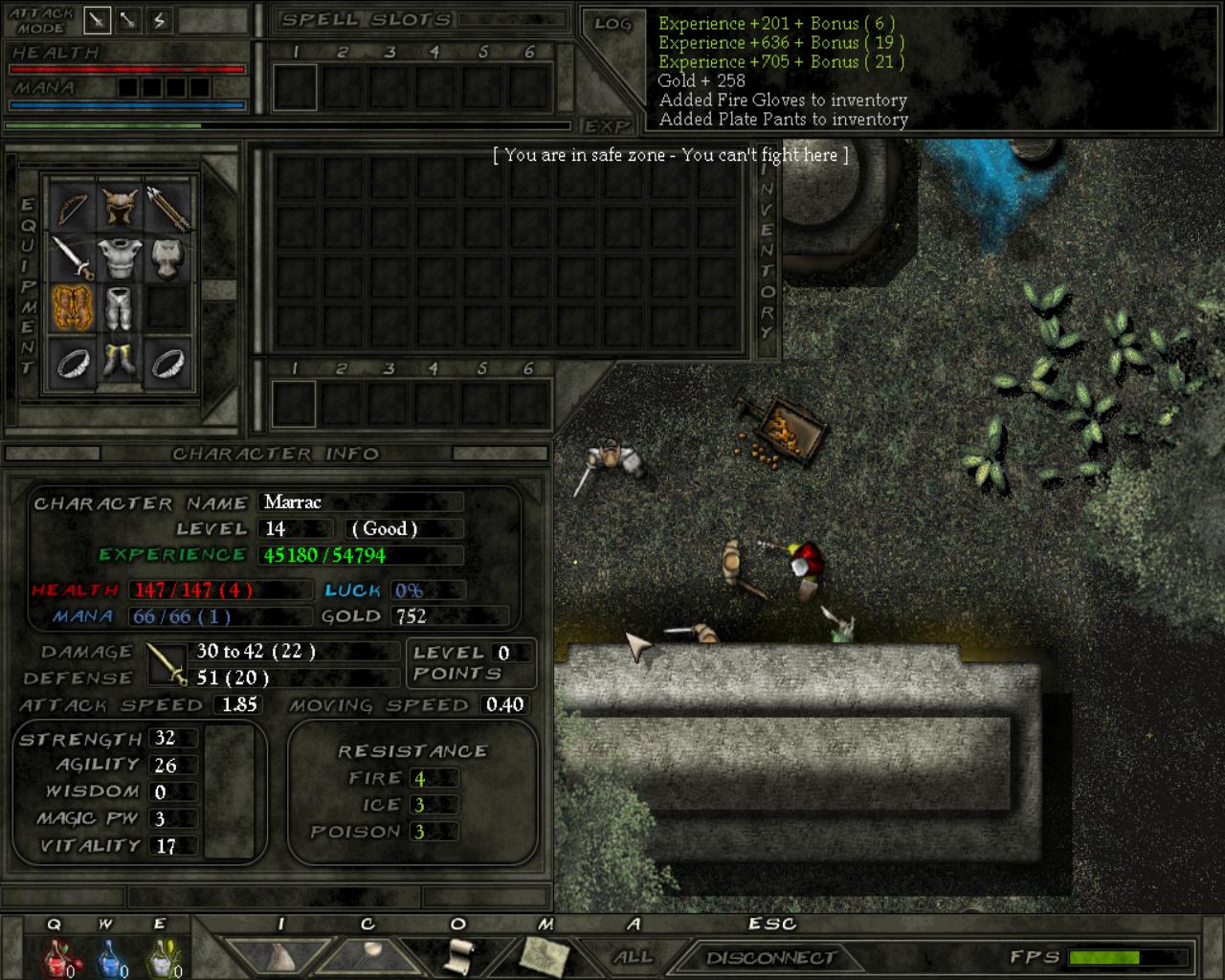Click the Plate Pants equipment slot
1225x980 pixels.
[x=121, y=307]
